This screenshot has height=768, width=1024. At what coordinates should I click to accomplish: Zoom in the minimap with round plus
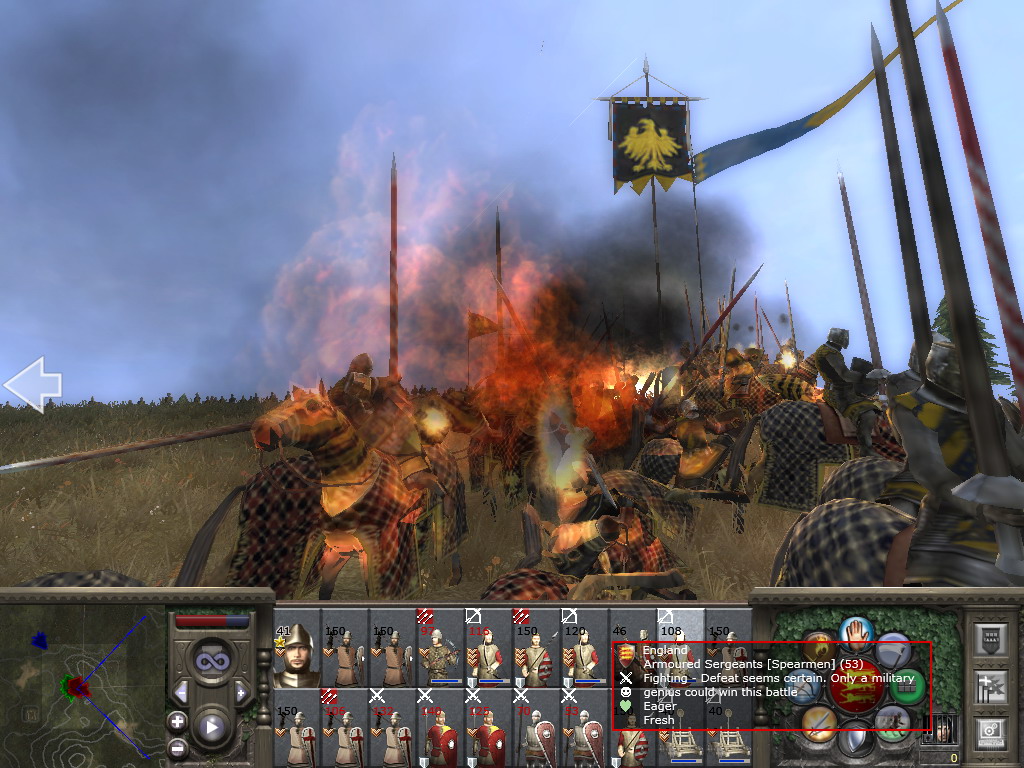point(177,721)
